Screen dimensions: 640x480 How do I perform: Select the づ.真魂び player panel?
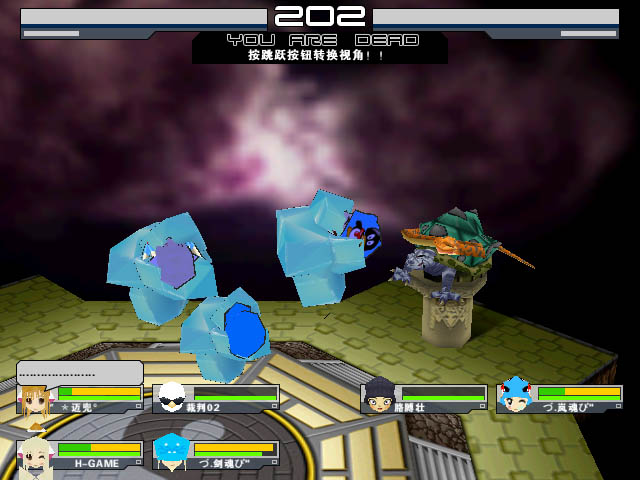coord(560,398)
